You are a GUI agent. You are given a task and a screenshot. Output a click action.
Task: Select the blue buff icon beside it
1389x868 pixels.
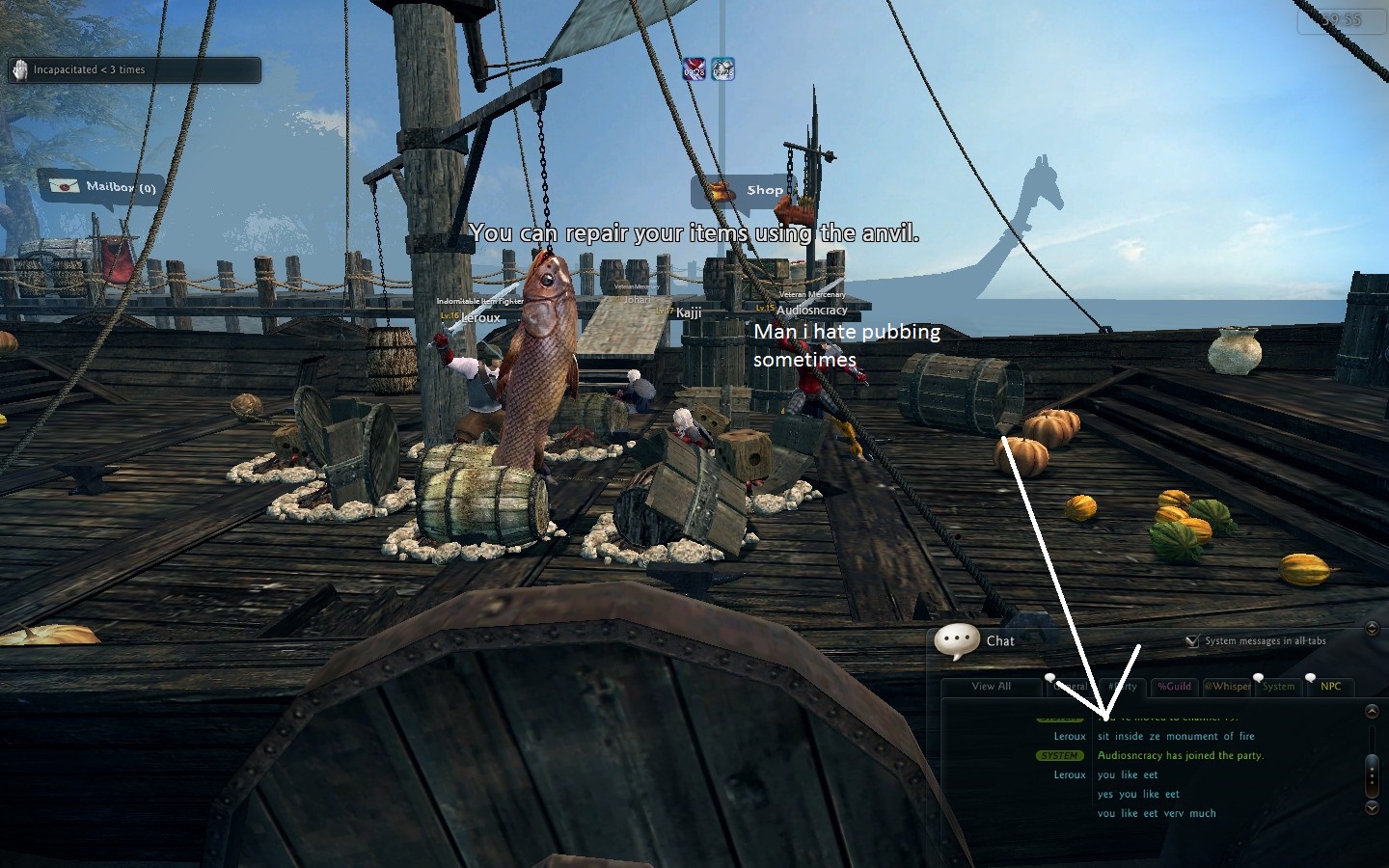click(722, 68)
